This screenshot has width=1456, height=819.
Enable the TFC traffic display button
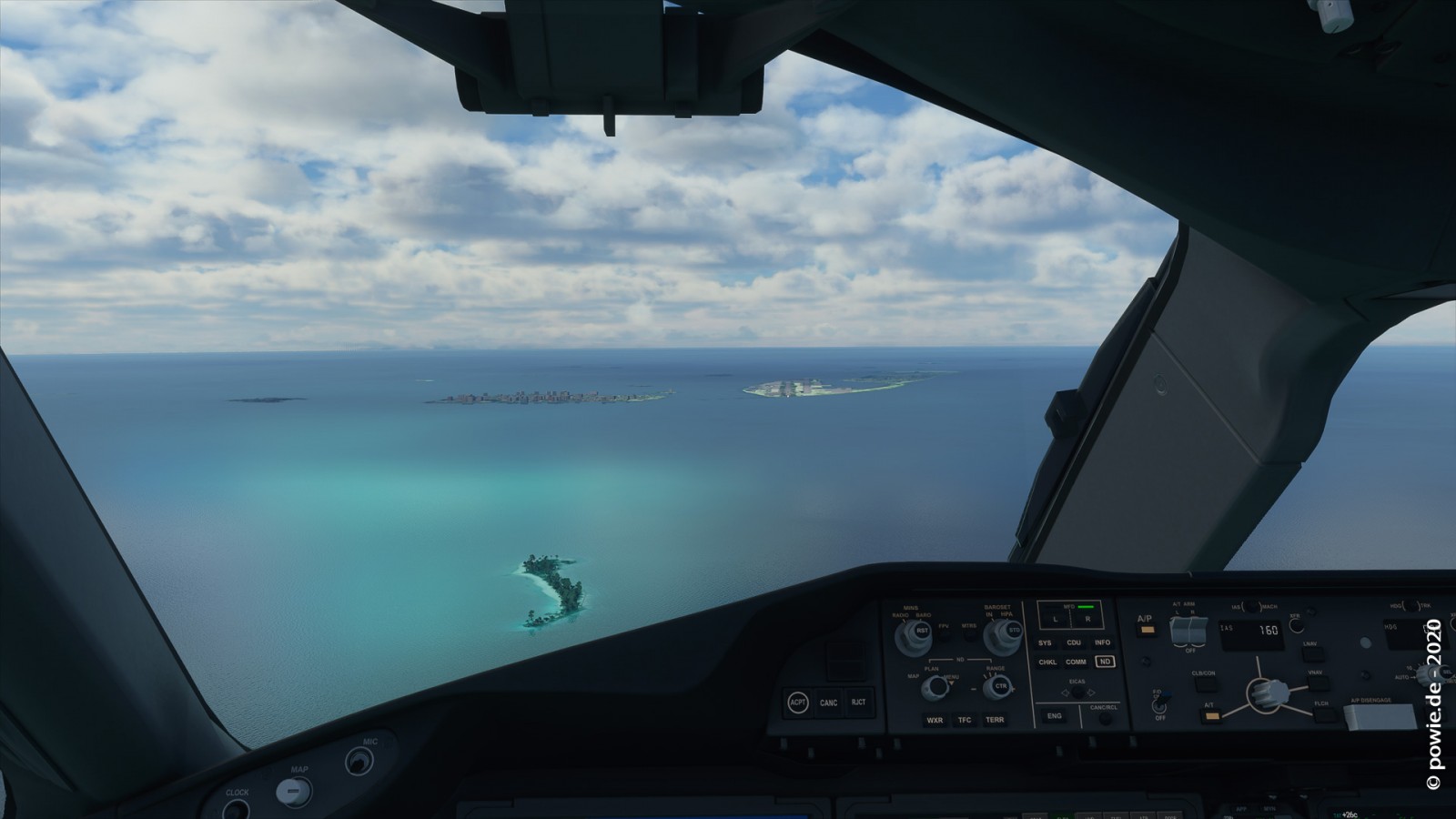click(x=965, y=720)
